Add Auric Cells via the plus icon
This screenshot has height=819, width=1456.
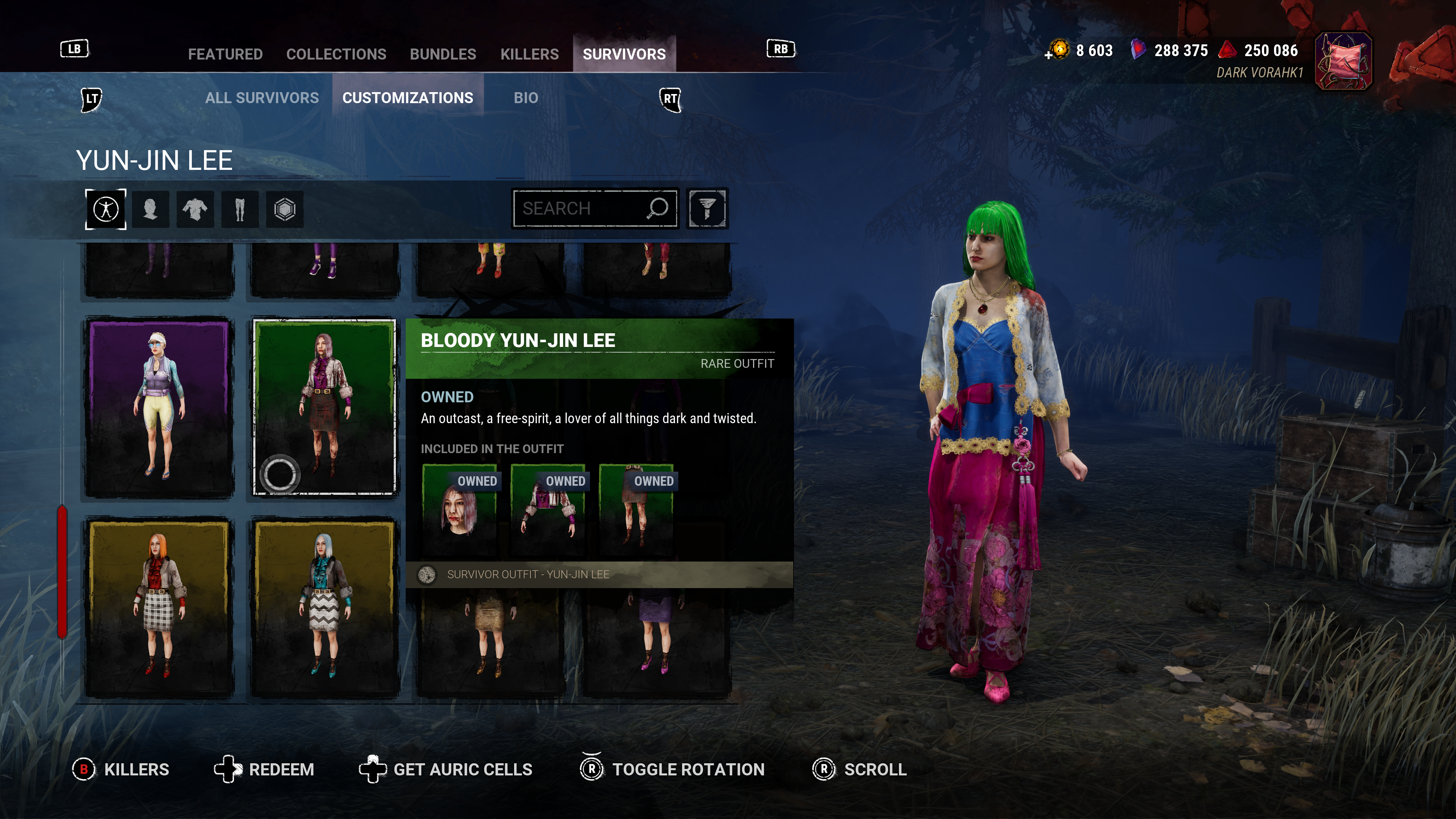click(1048, 55)
